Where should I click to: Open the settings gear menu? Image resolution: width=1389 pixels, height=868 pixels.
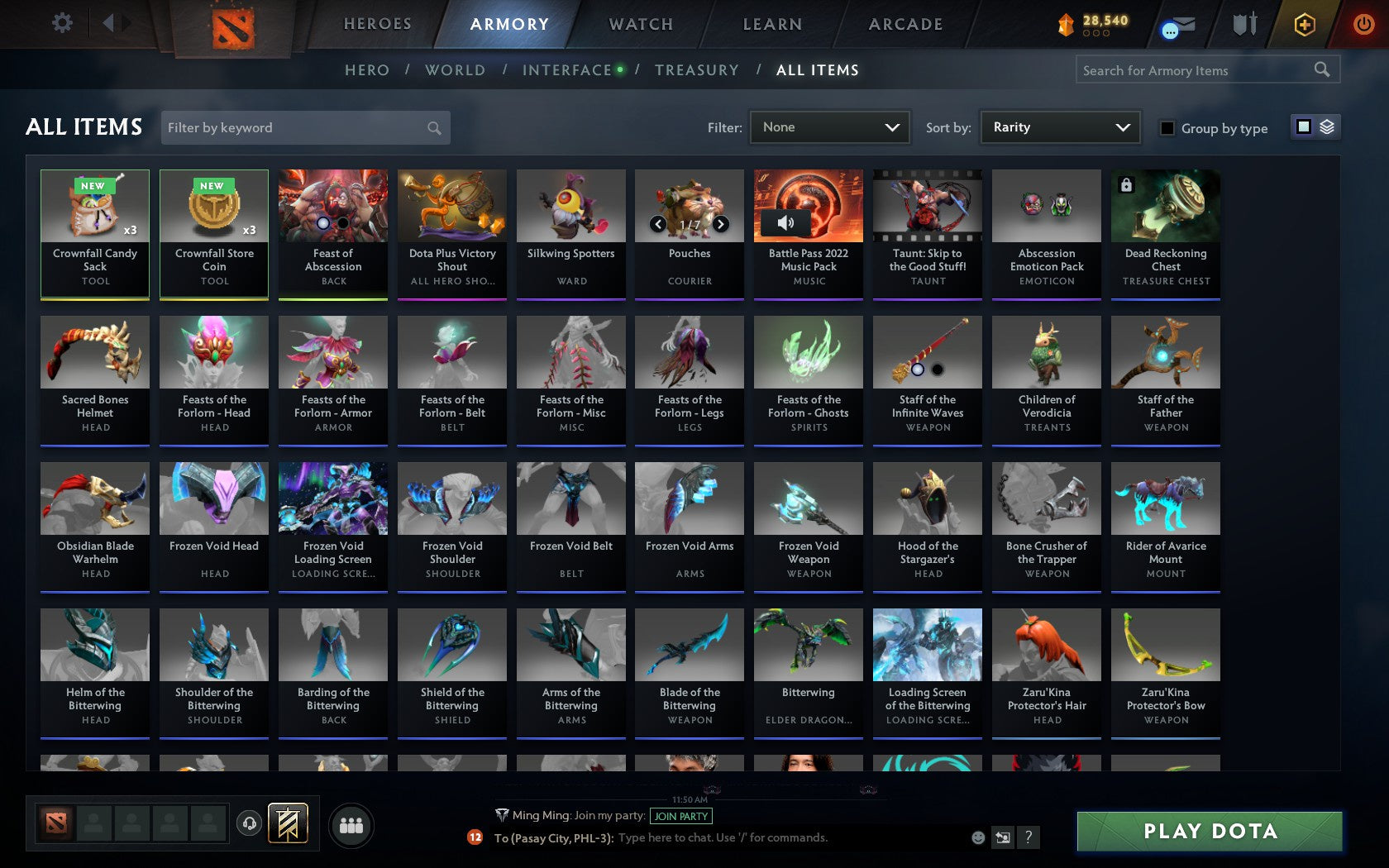[60, 22]
